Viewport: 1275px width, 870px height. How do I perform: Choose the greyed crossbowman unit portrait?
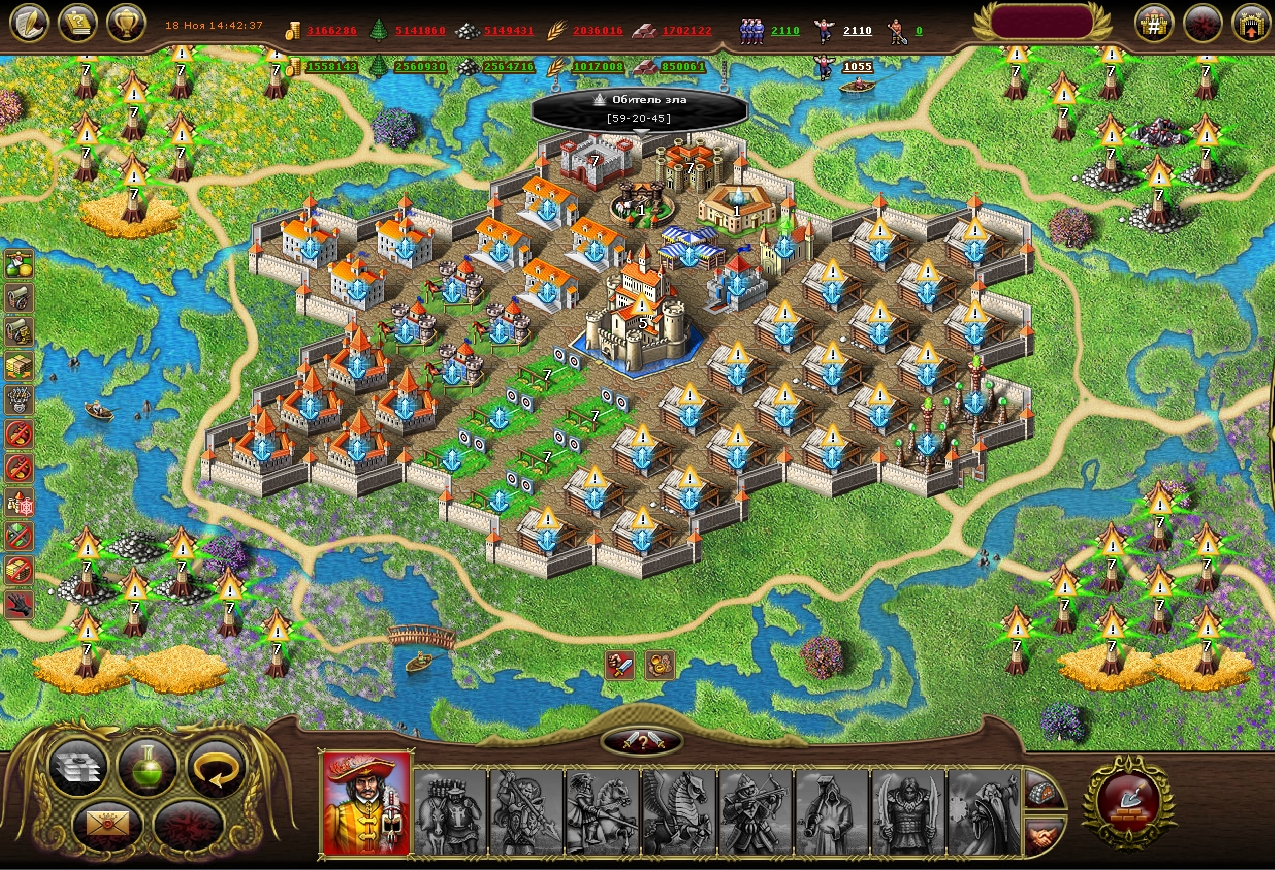click(x=755, y=811)
